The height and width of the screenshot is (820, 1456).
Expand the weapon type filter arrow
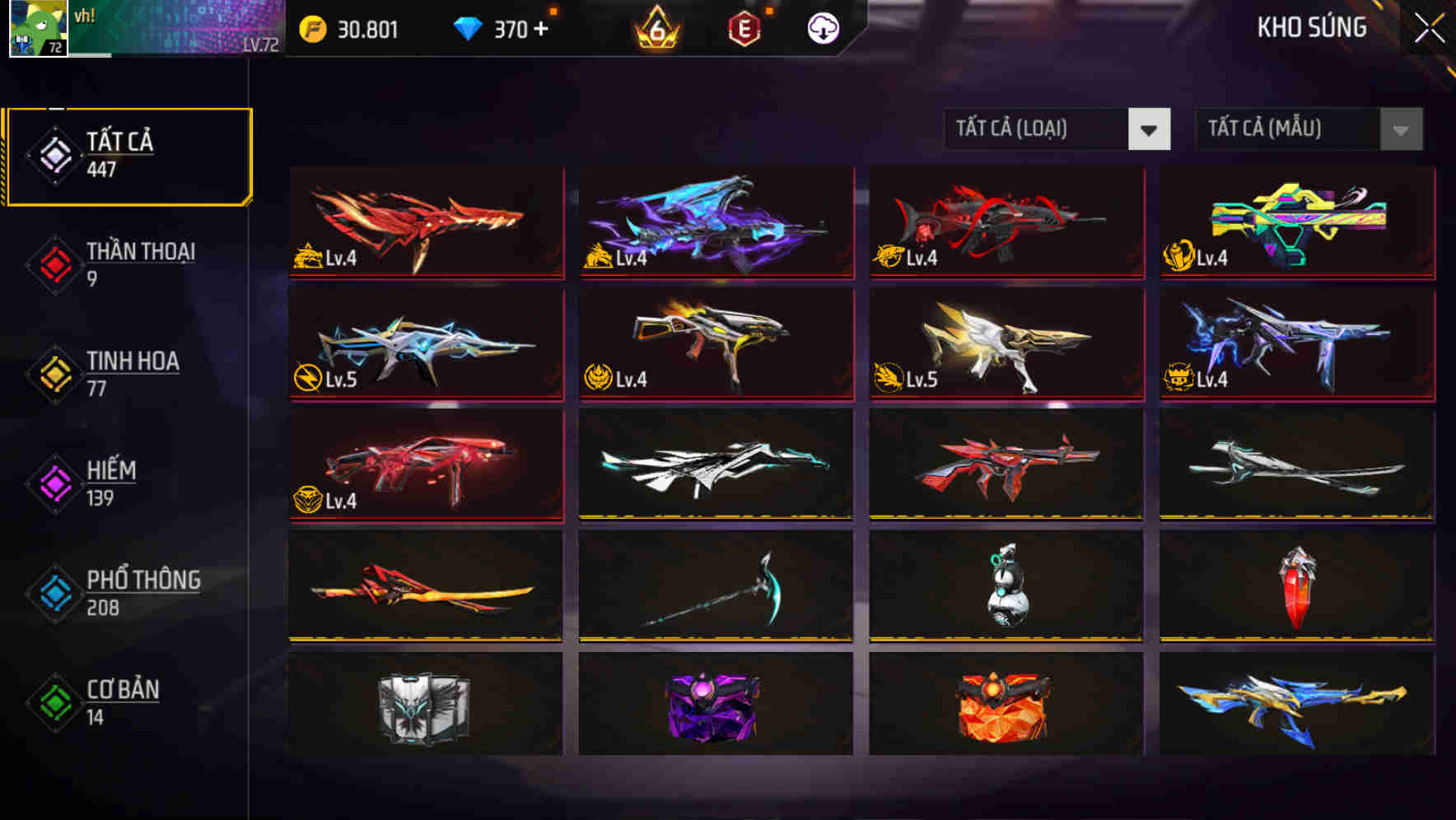pyautogui.click(x=1149, y=129)
